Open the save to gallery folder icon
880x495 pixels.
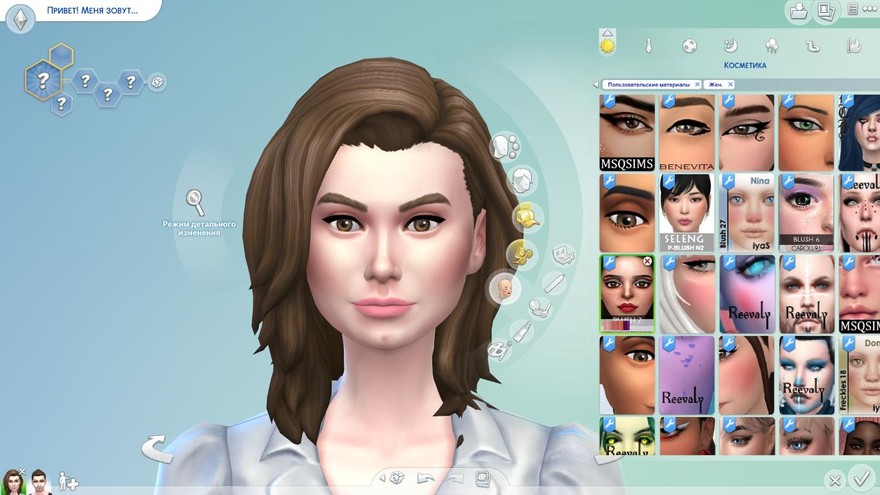[798, 12]
